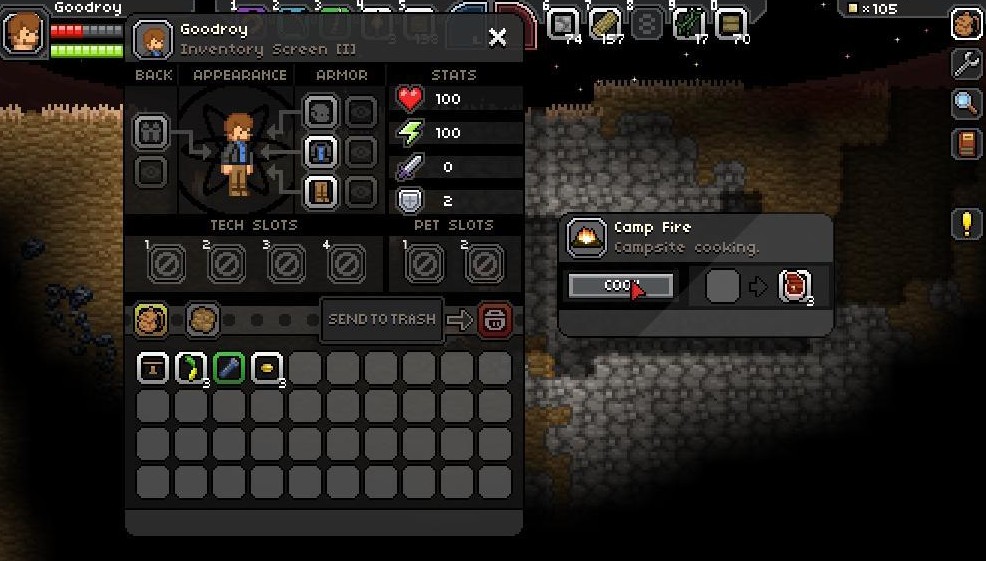Select the flashlight in inventory
986x561 pixels.
click(x=229, y=368)
